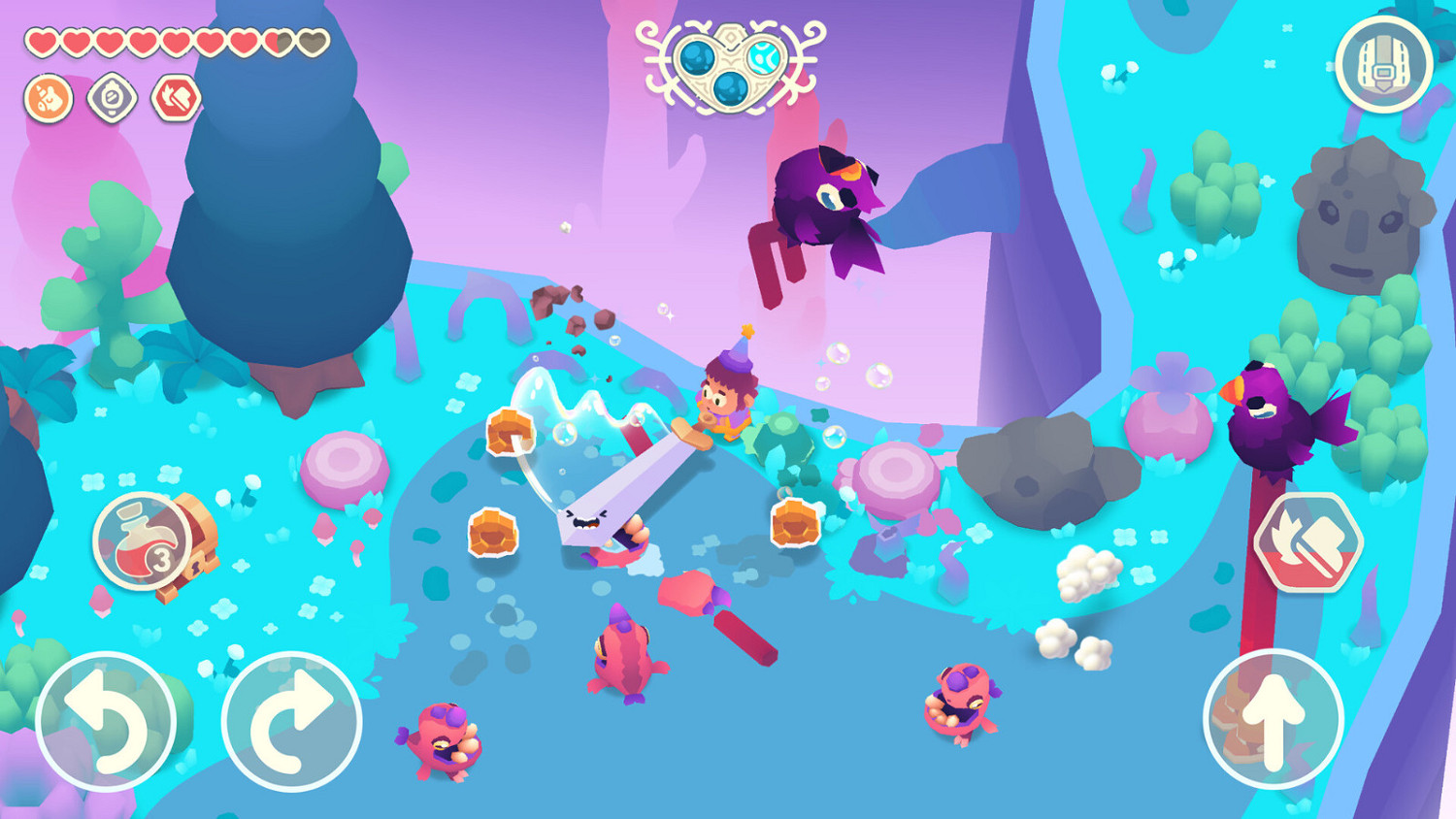Select the orange pet ability icon

tap(49, 99)
